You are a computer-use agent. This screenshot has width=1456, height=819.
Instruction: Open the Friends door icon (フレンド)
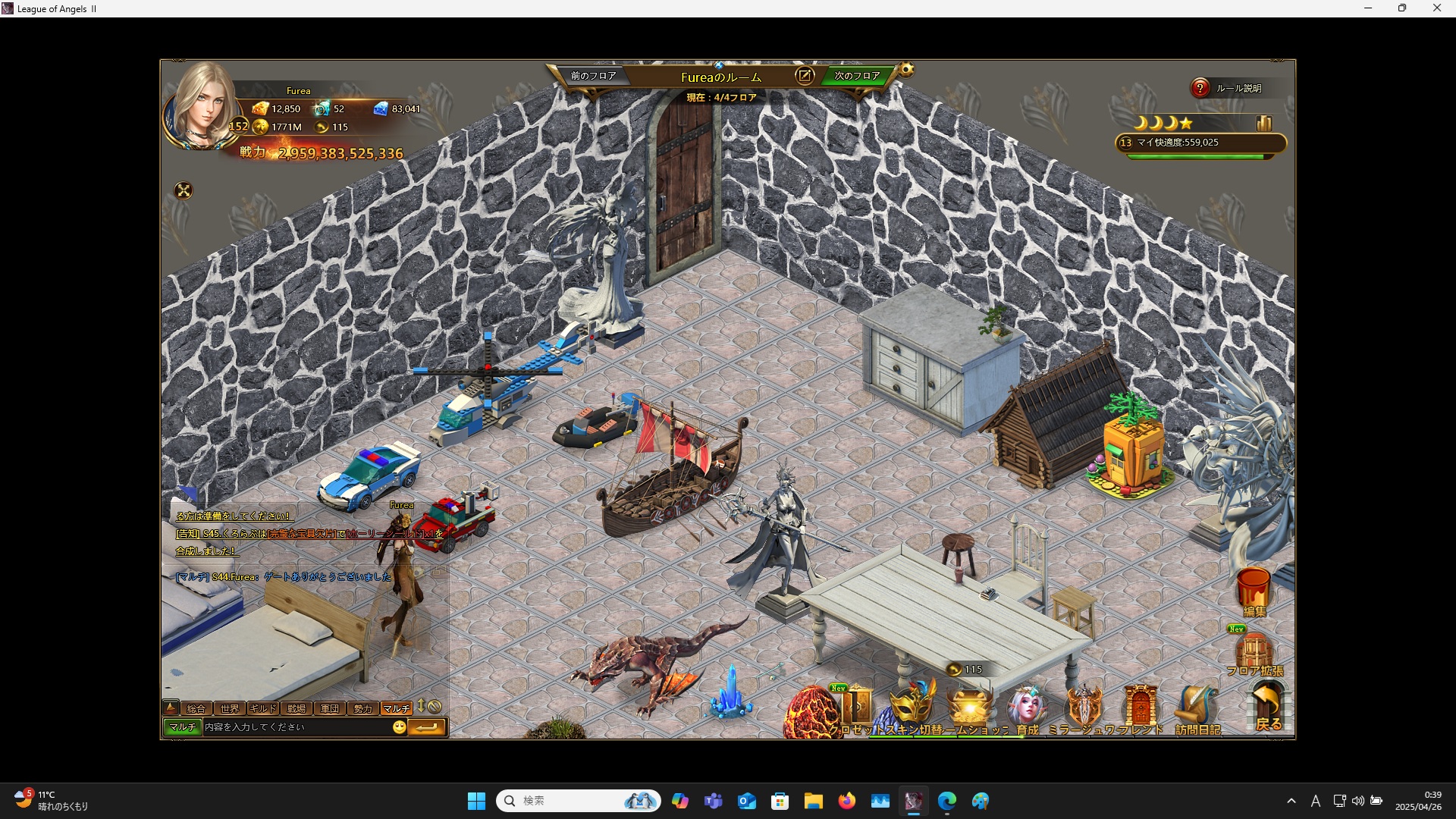[1140, 708]
